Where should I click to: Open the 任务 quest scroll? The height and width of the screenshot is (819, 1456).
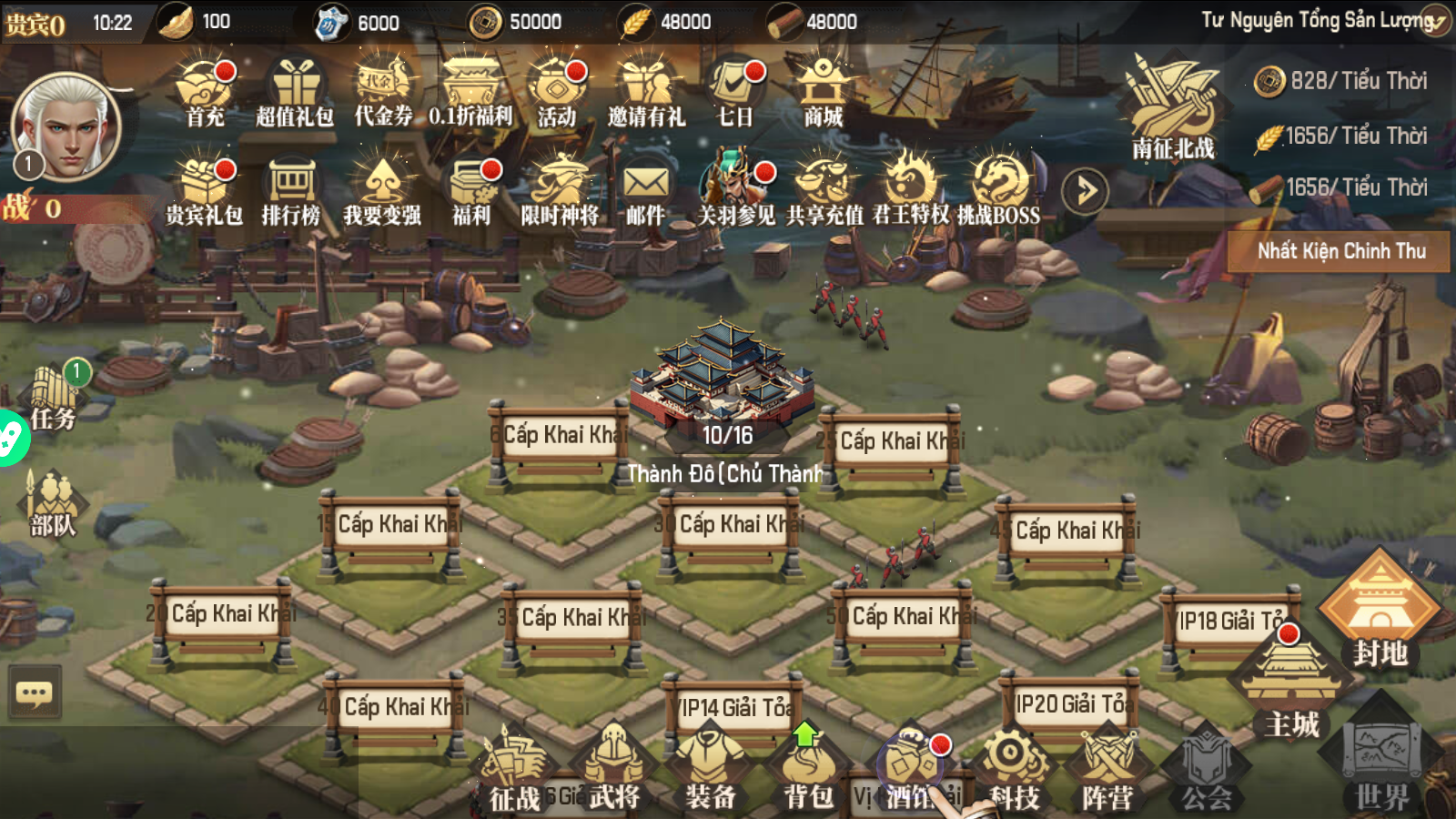(54, 398)
